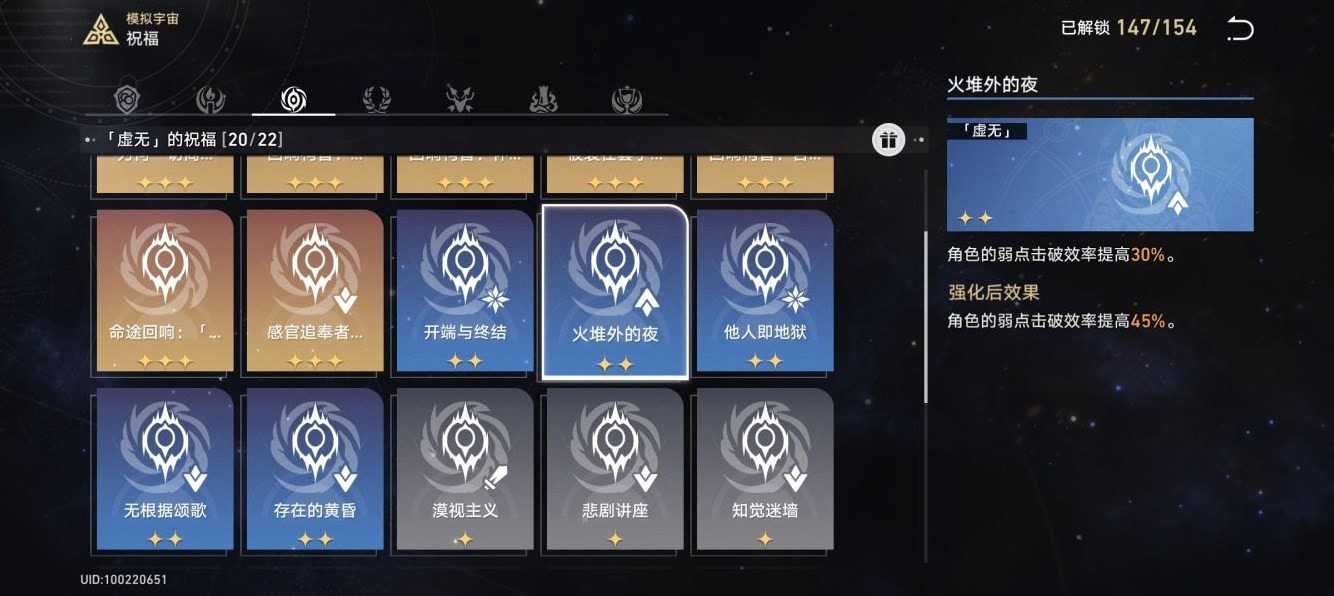This screenshot has width=1334, height=596.
Task: Switch to the Destruction path tab
Action: pos(542,99)
